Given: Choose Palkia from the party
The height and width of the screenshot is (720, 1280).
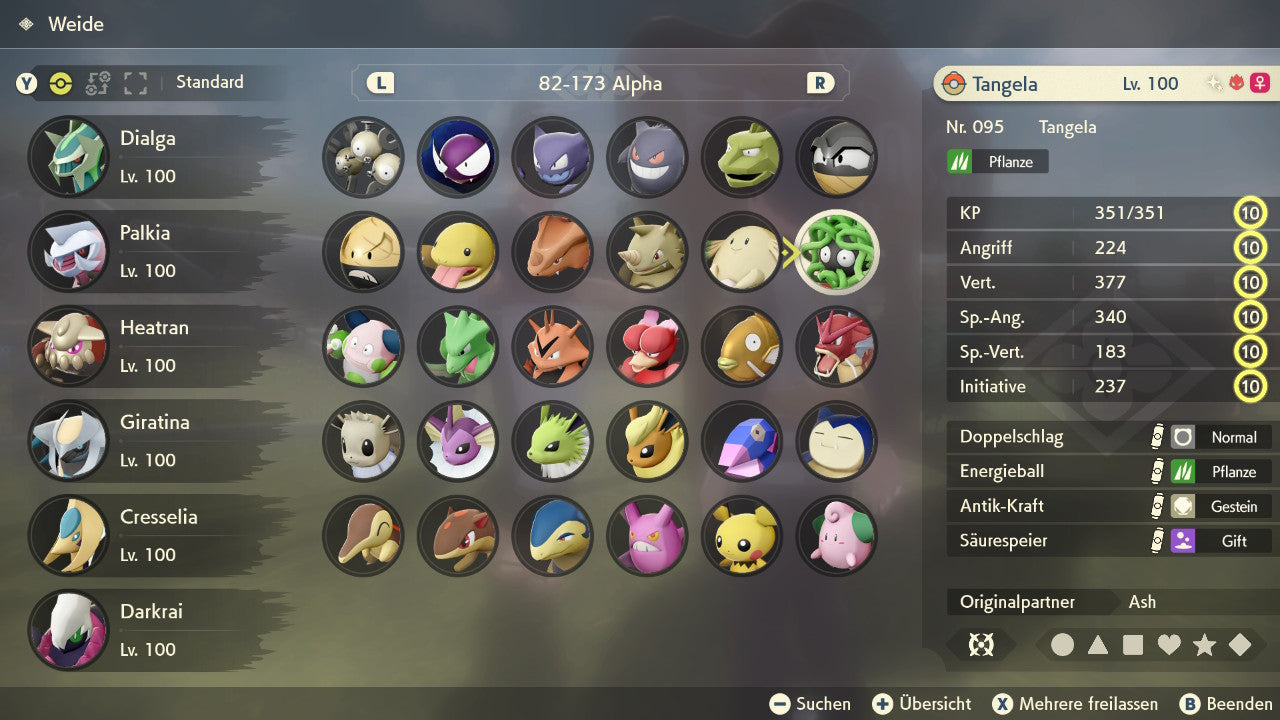Looking at the screenshot, I should pos(150,251).
